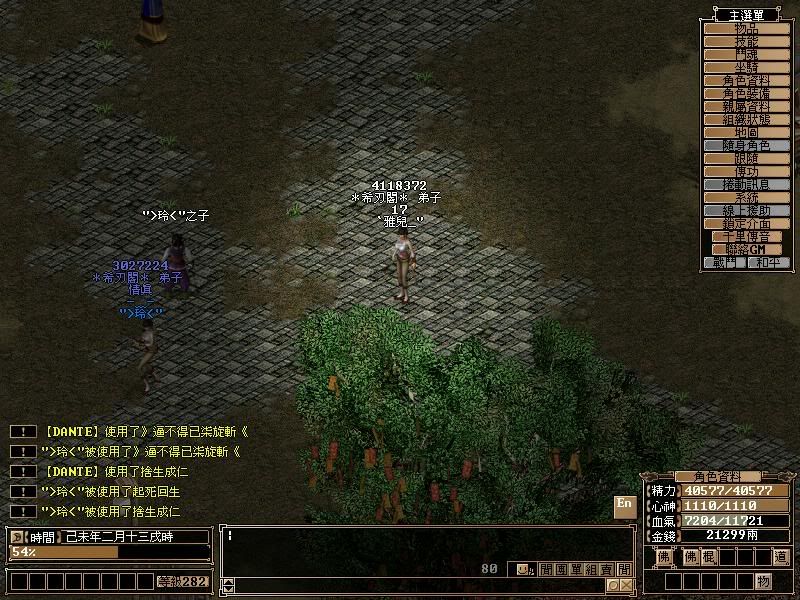The height and width of the screenshot is (600, 800).
Task: Open the 系統 system menu
Action: click(746, 197)
